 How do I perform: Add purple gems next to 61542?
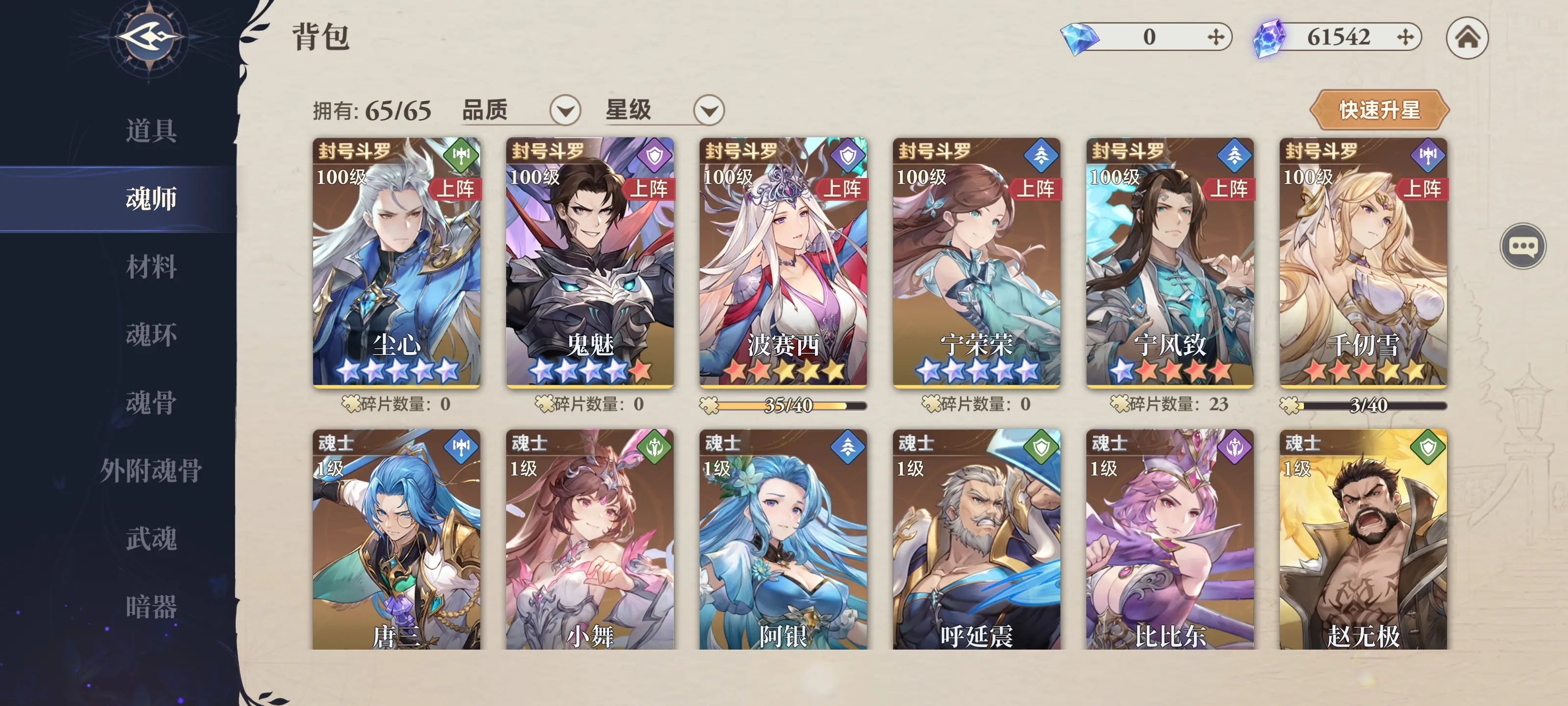click(1405, 38)
